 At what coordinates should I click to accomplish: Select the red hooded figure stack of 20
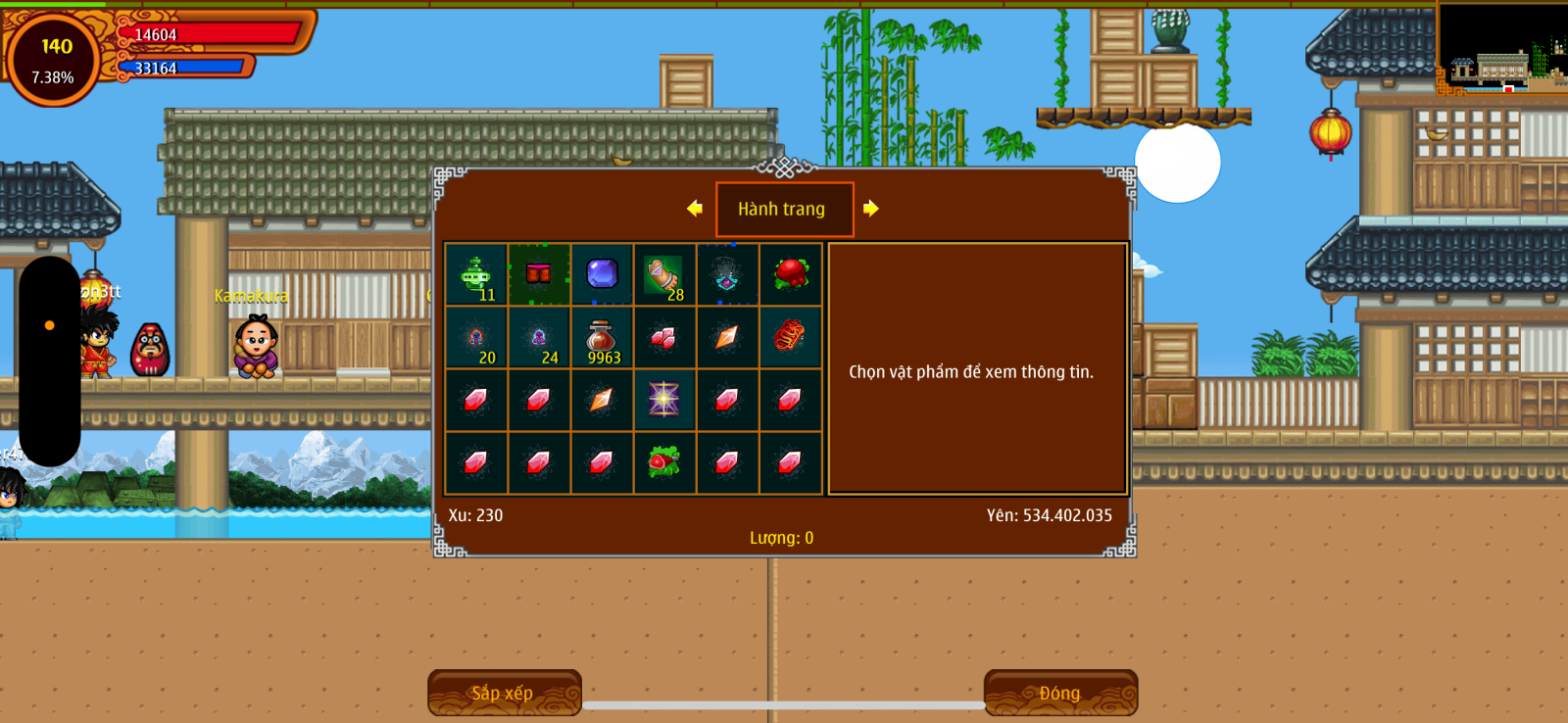pyautogui.click(x=476, y=338)
